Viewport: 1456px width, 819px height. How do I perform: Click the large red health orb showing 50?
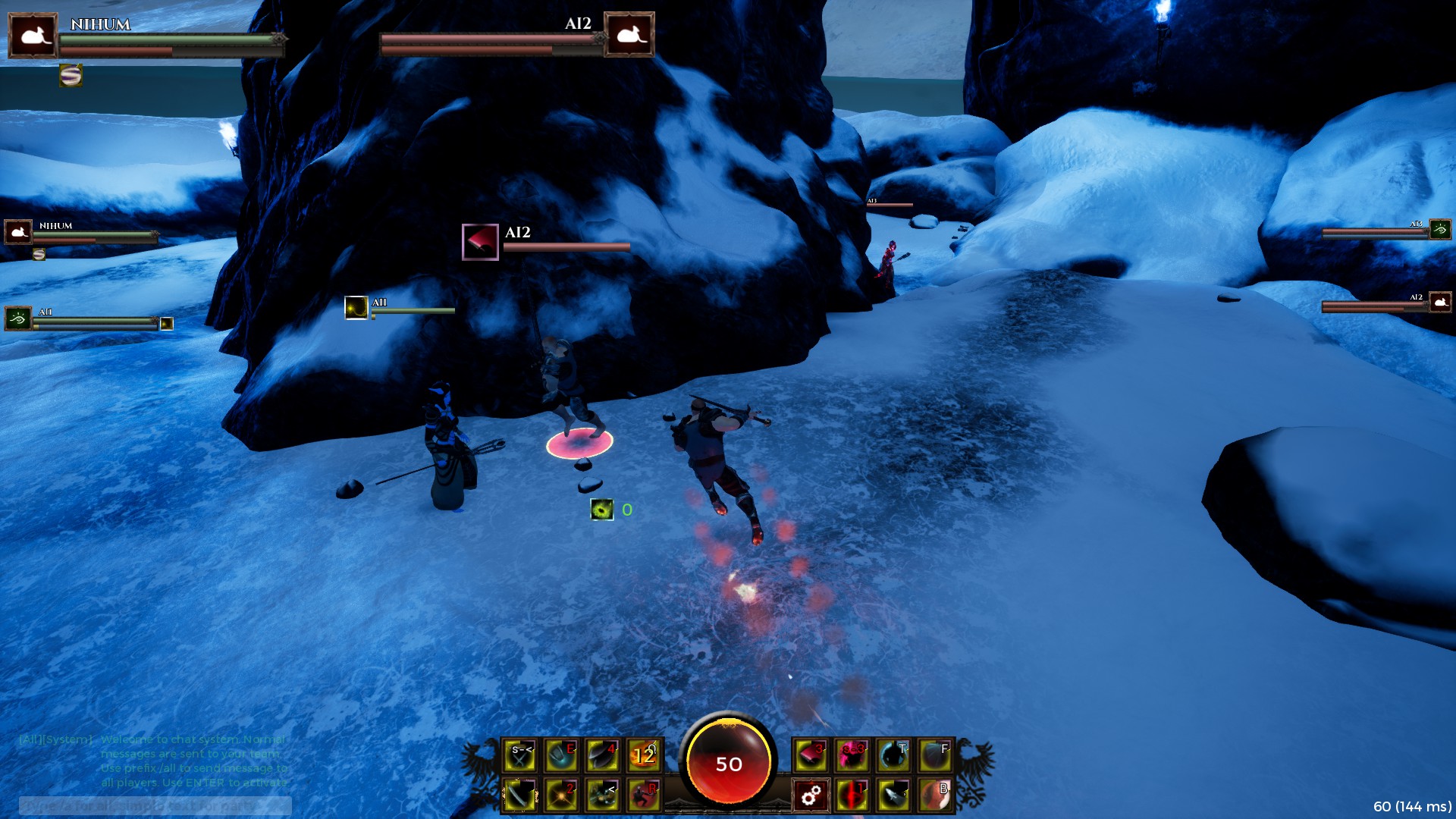pyautogui.click(x=730, y=764)
